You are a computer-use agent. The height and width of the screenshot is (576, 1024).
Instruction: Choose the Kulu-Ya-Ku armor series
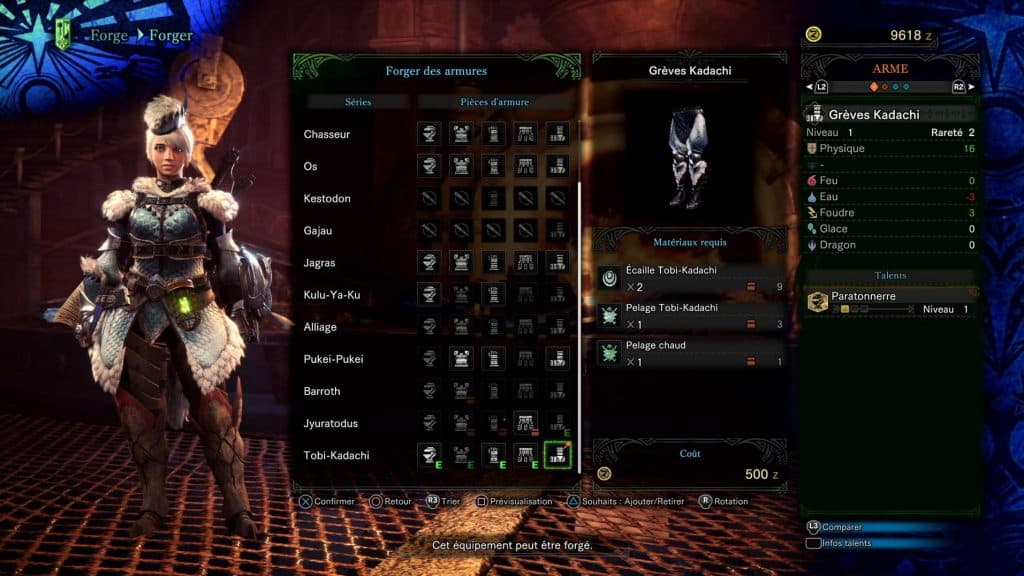pos(332,295)
